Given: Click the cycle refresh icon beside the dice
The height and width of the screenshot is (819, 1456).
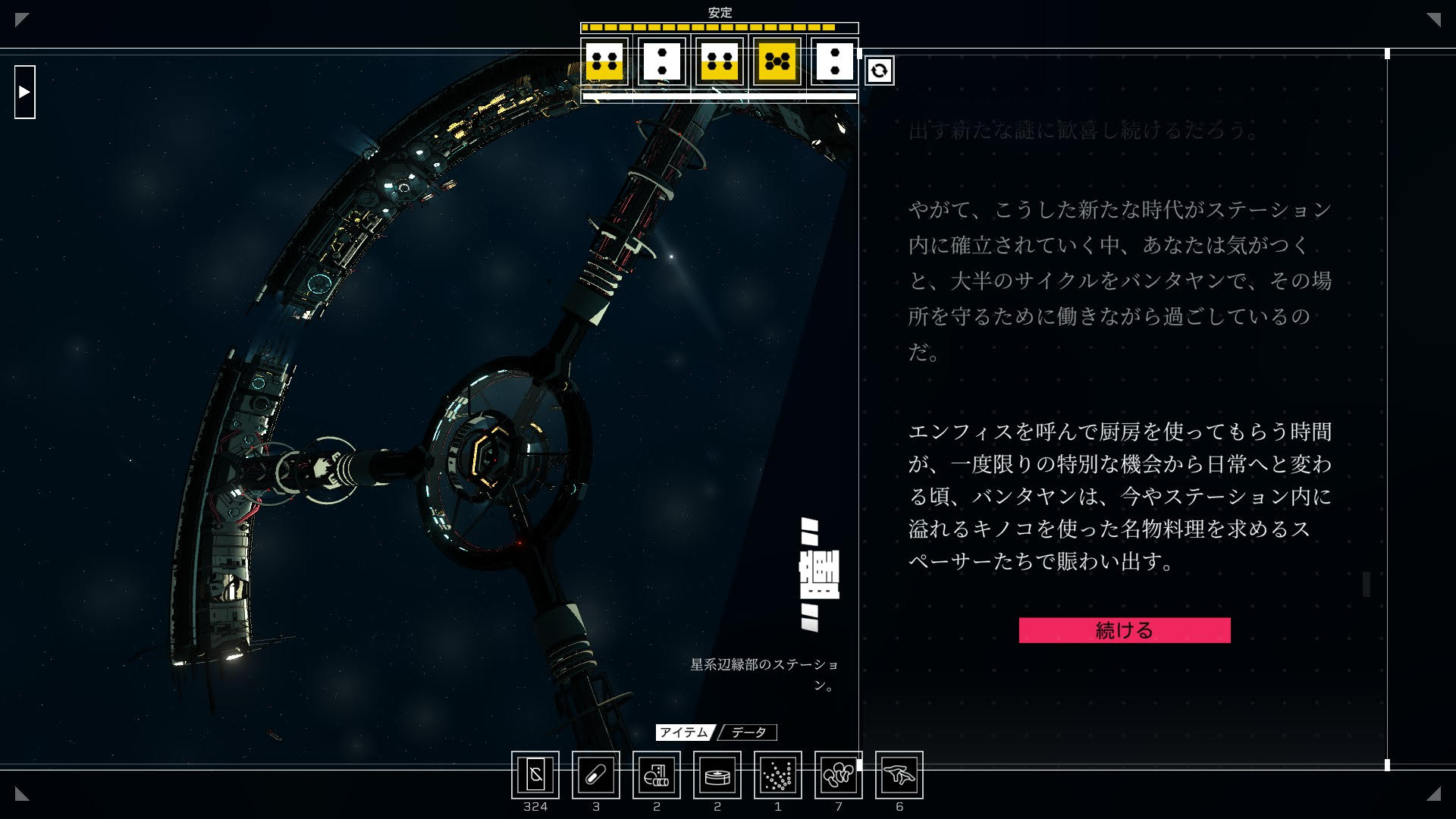Looking at the screenshot, I should [879, 71].
